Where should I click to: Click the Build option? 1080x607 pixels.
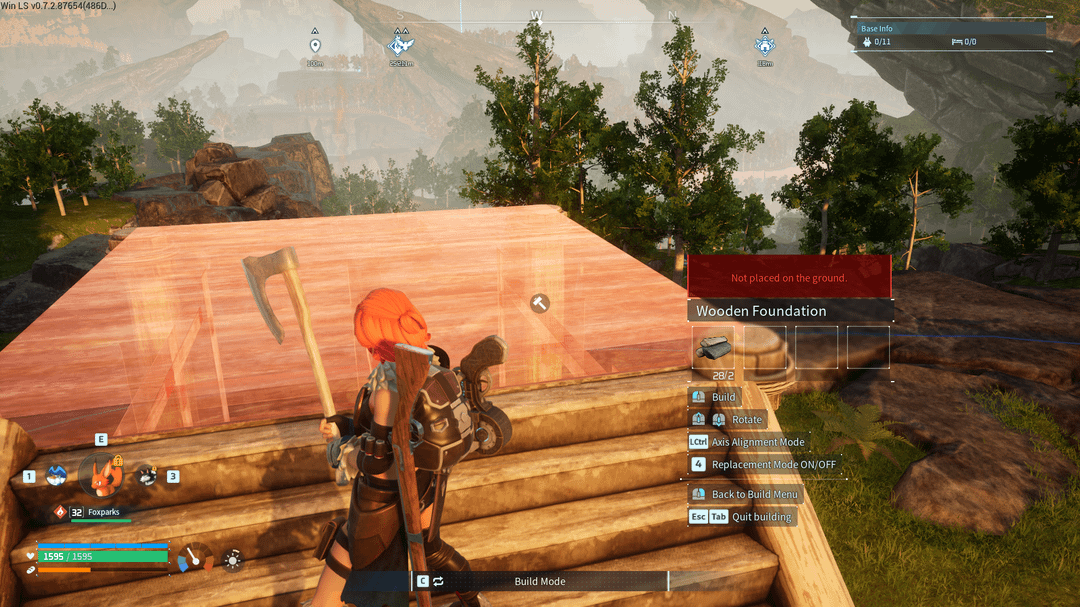point(723,397)
